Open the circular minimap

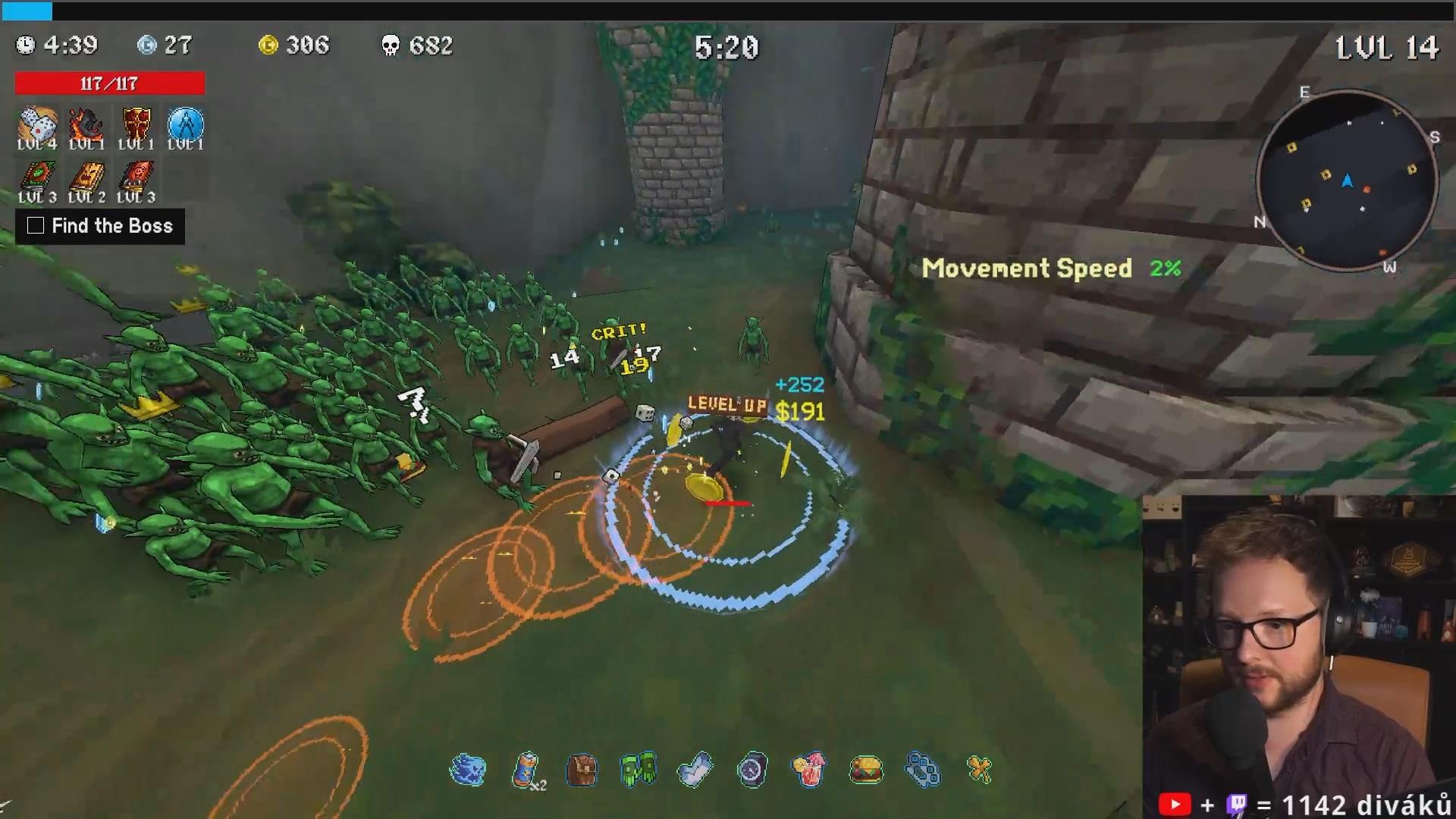(1347, 180)
